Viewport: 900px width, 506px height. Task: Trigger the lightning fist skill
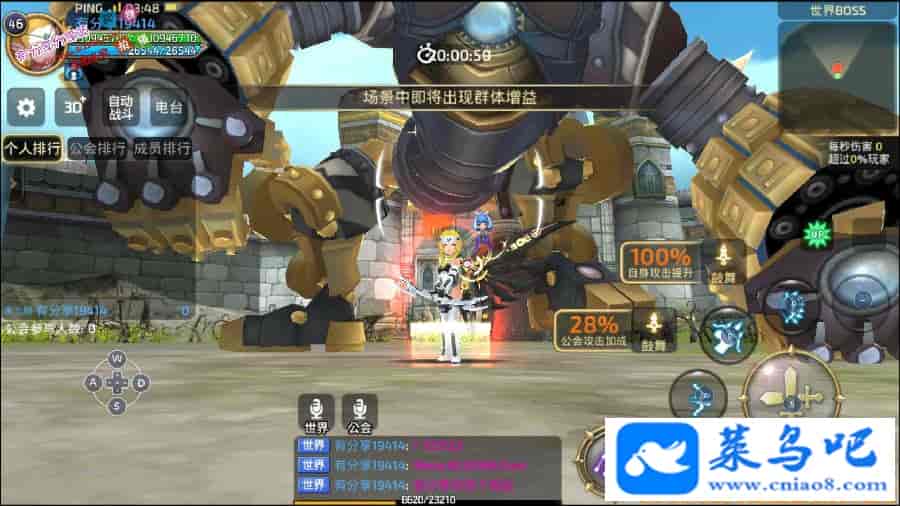(728, 334)
